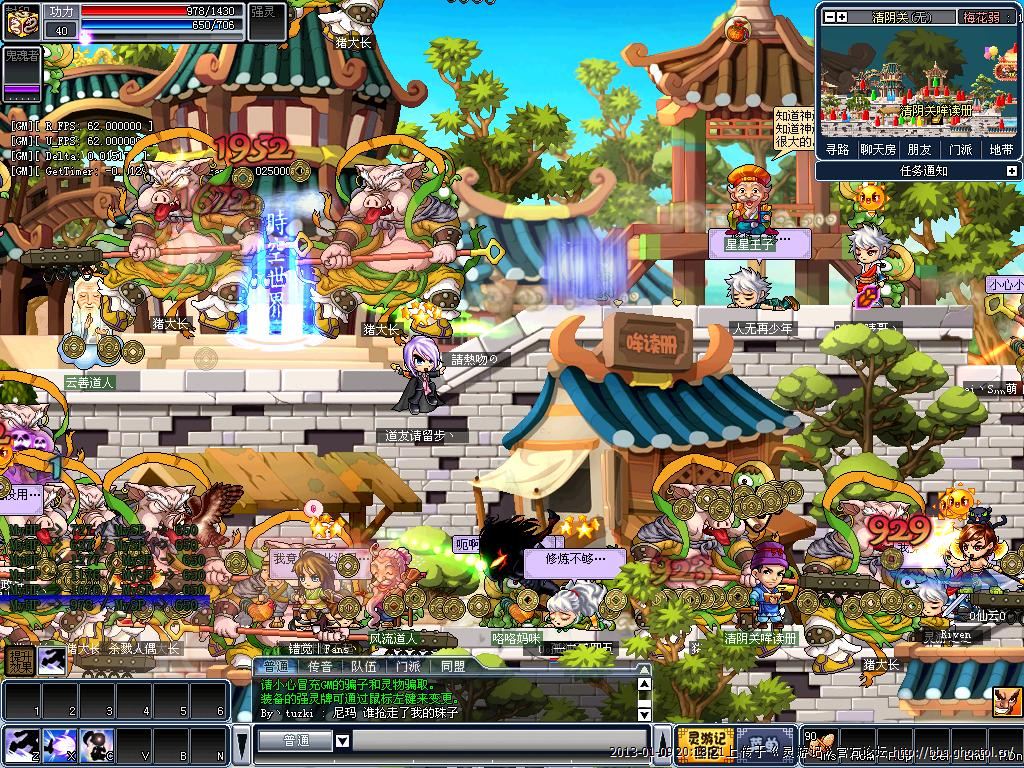Click the chat message input field

tap(500, 741)
